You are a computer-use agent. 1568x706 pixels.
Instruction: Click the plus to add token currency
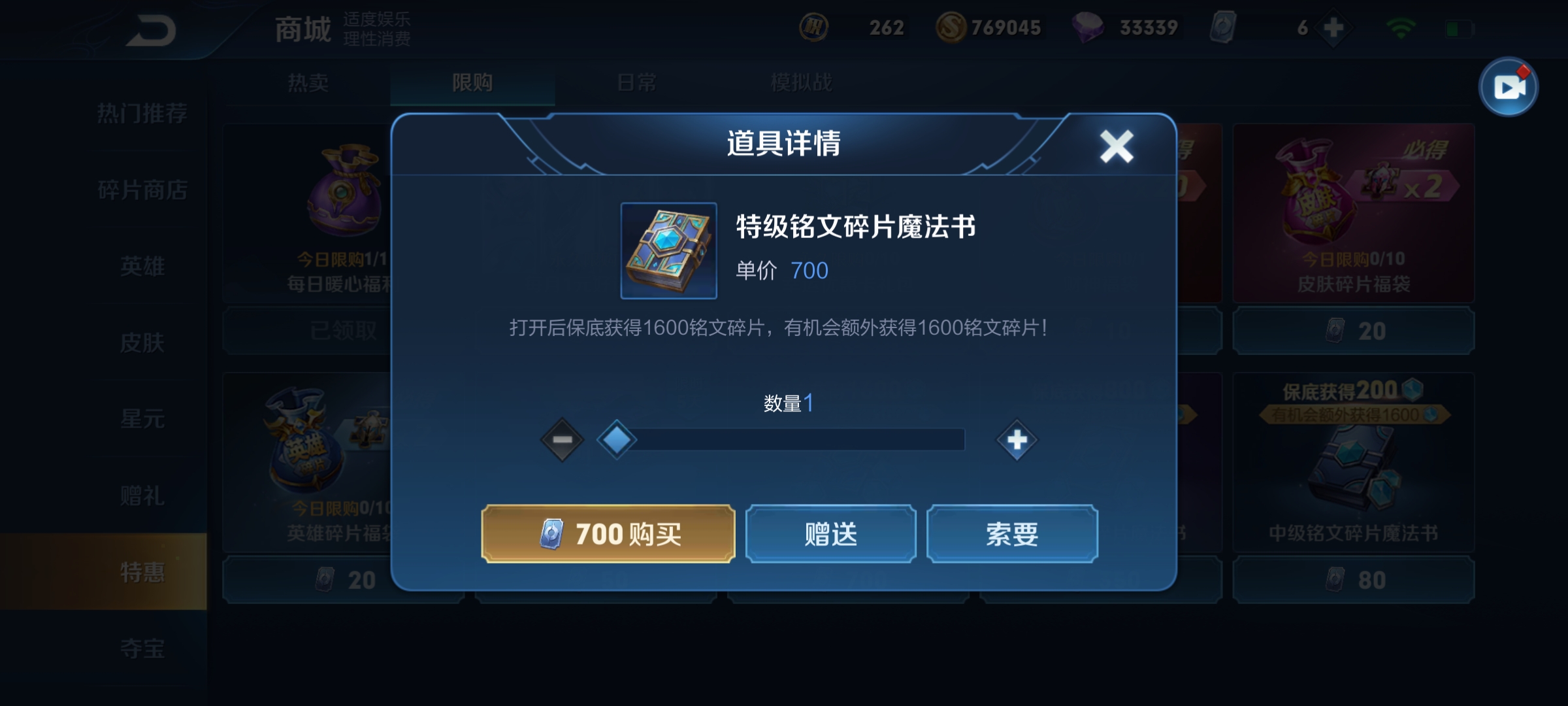click(1333, 27)
